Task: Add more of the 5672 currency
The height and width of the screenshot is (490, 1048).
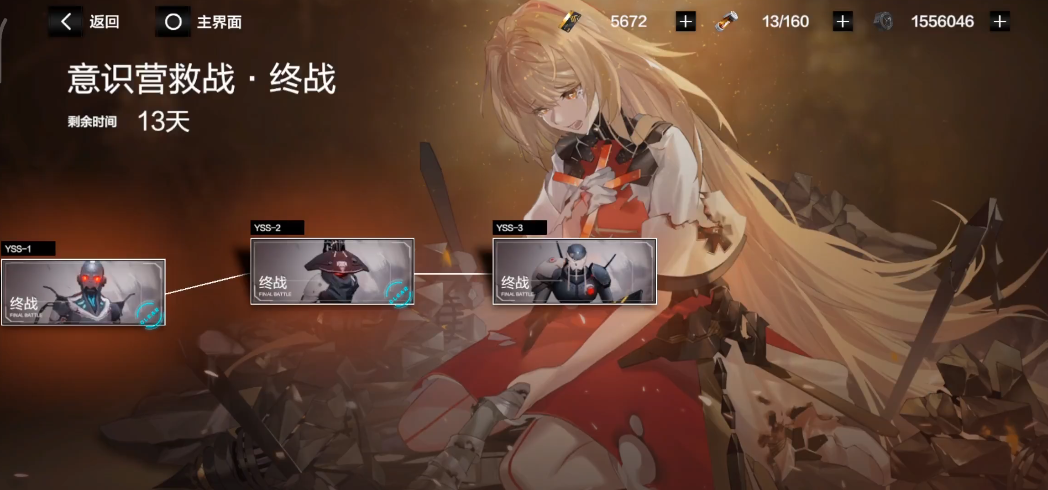Action: [685, 21]
